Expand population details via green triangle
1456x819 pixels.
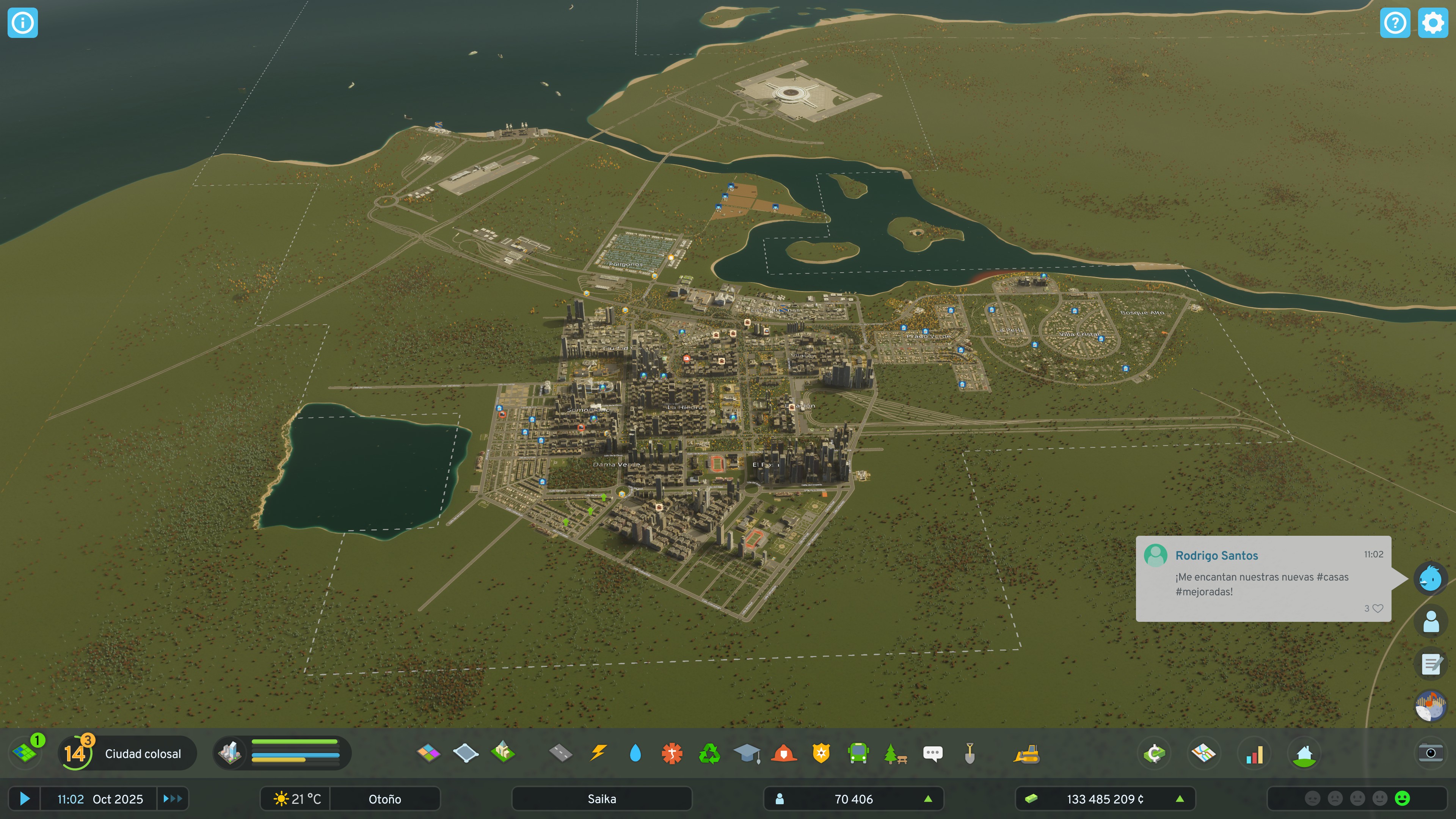(x=929, y=799)
